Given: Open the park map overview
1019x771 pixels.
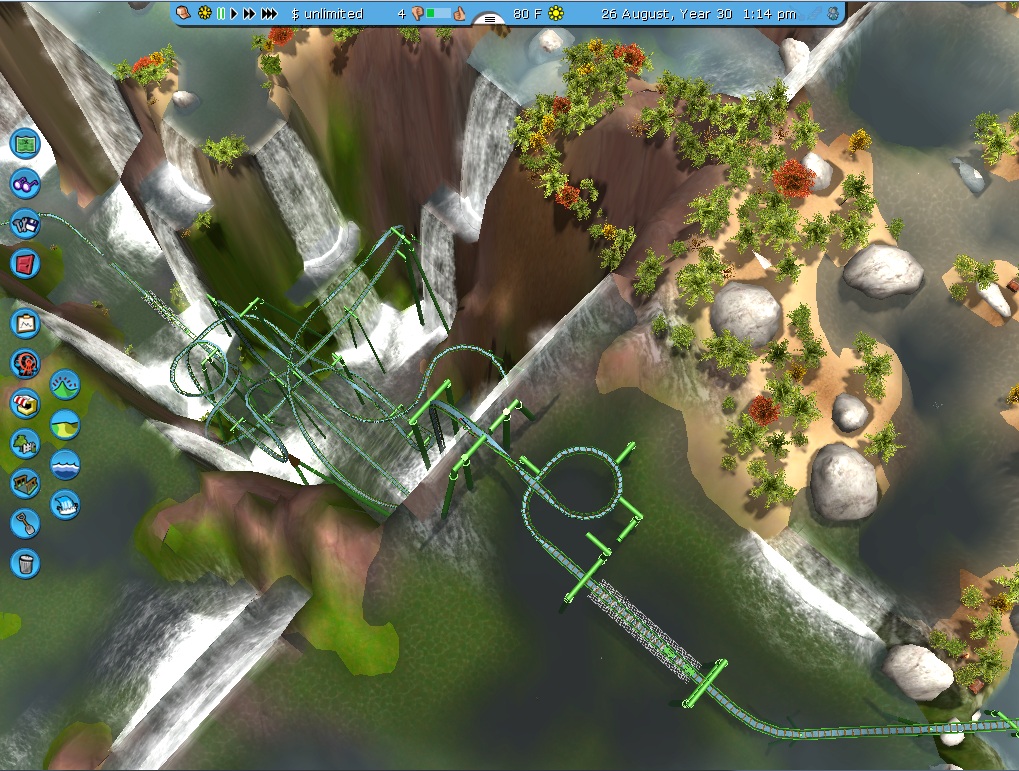Looking at the screenshot, I should (25, 144).
